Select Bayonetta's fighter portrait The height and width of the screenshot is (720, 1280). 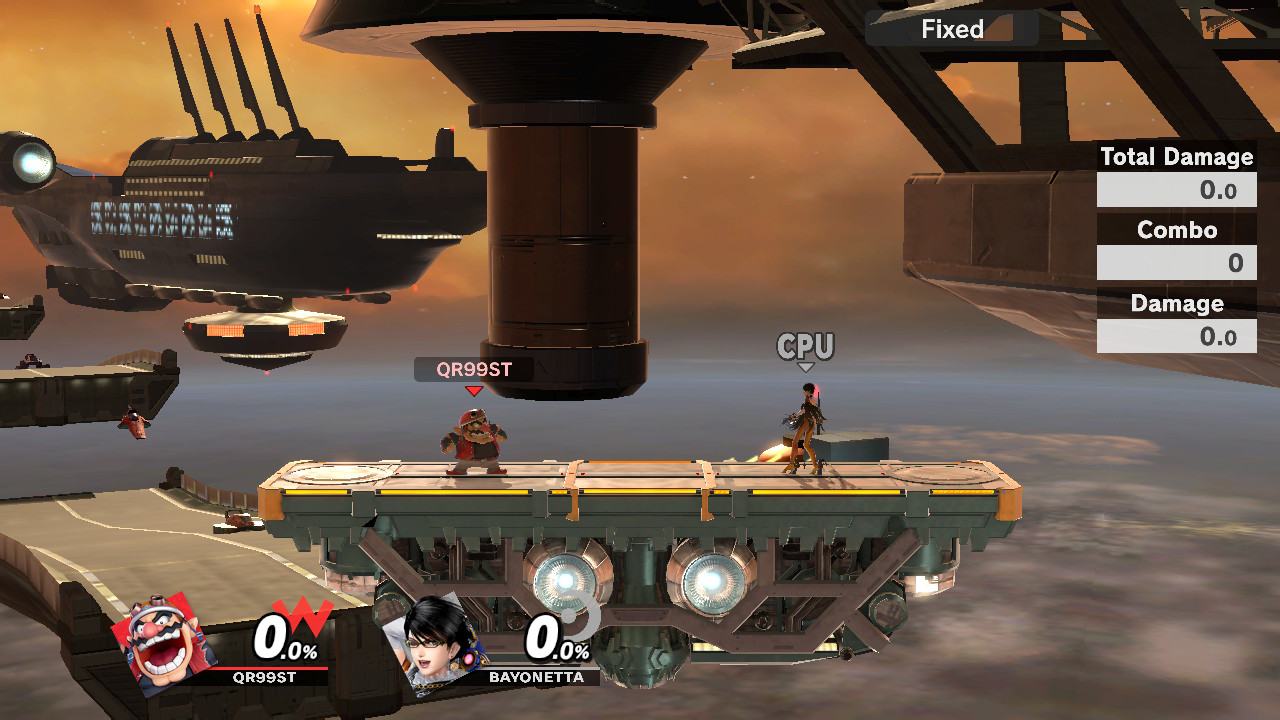pyautogui.click(x=444, y=643)
